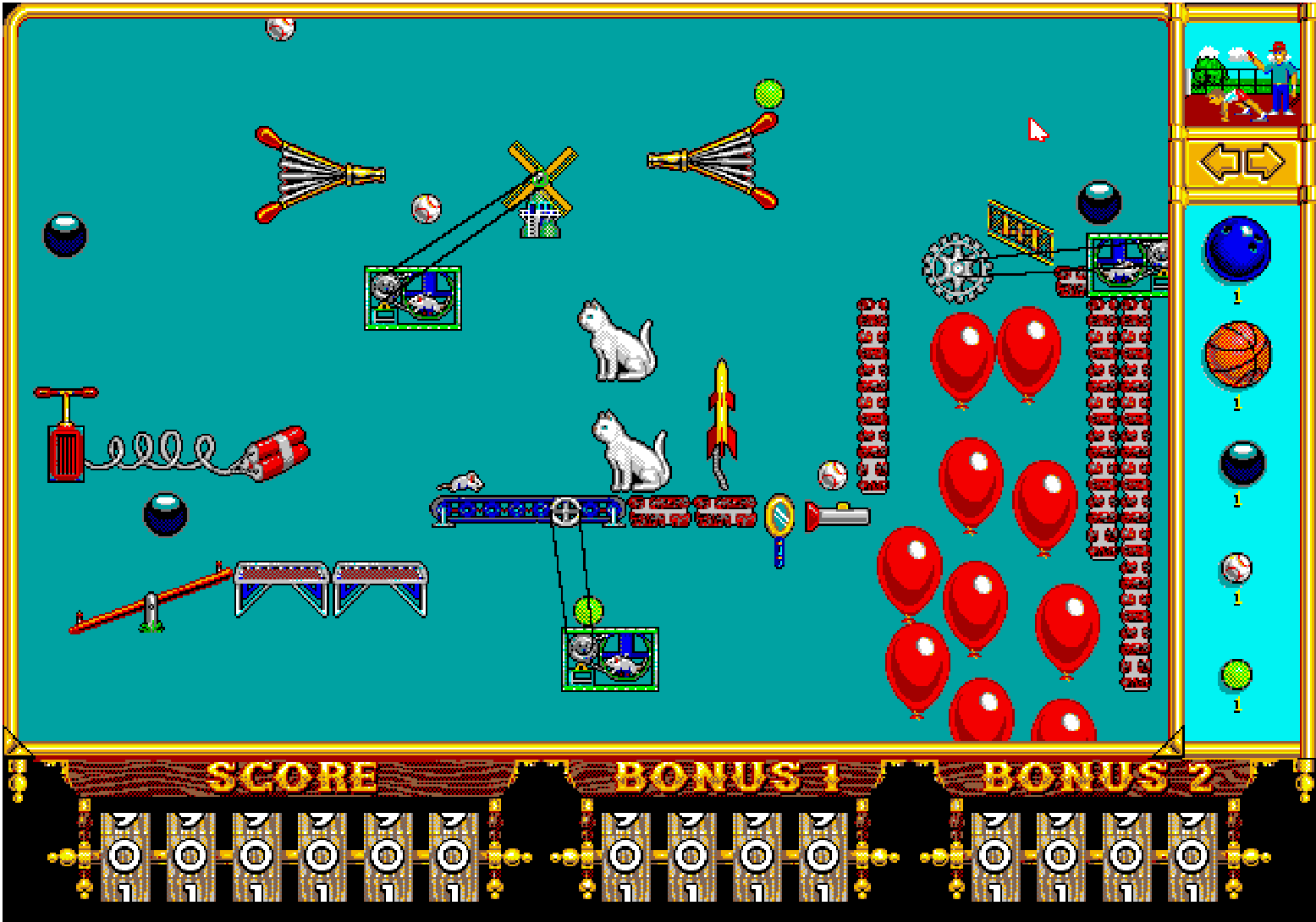This screenshot has height=922, width=1316.
Task: Grab the green tennis ball from the parts bin
Action: [x=1236, y=675]
